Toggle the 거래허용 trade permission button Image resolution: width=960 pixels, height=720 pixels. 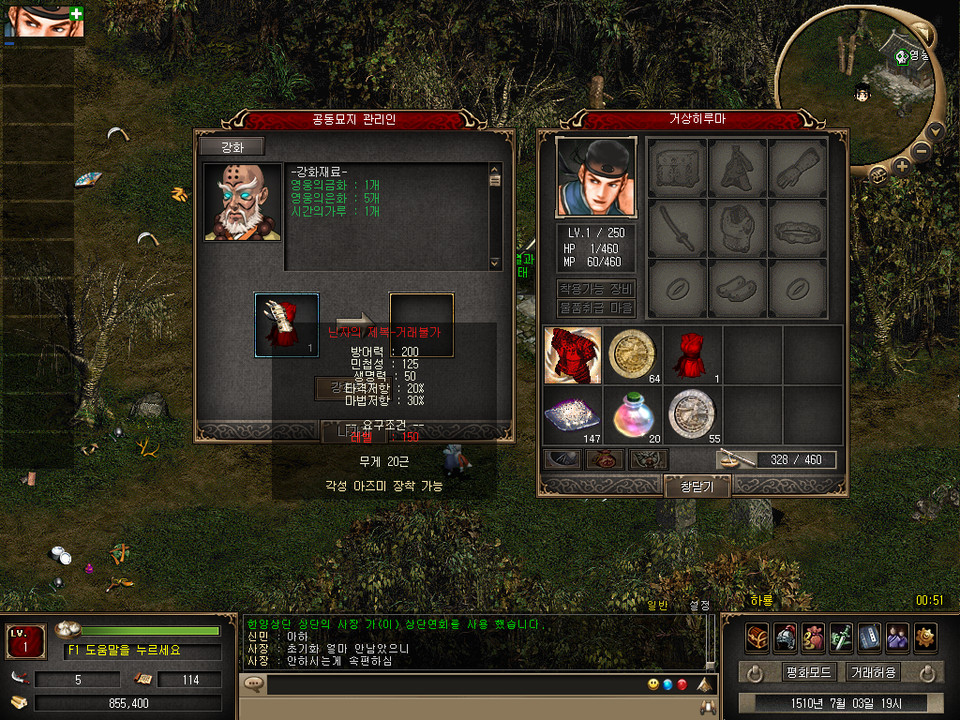click(872, 672)
